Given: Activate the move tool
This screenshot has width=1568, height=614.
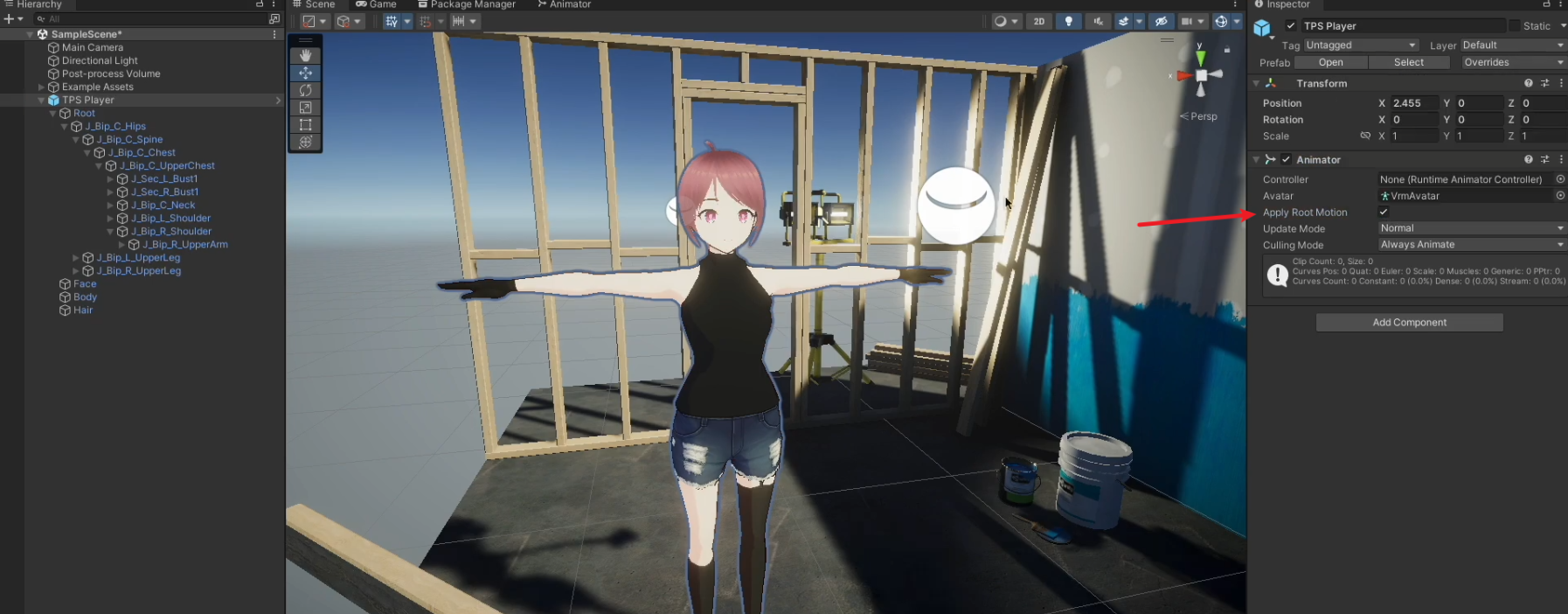Looking at the screenshot, I should (x=305, y=73).
